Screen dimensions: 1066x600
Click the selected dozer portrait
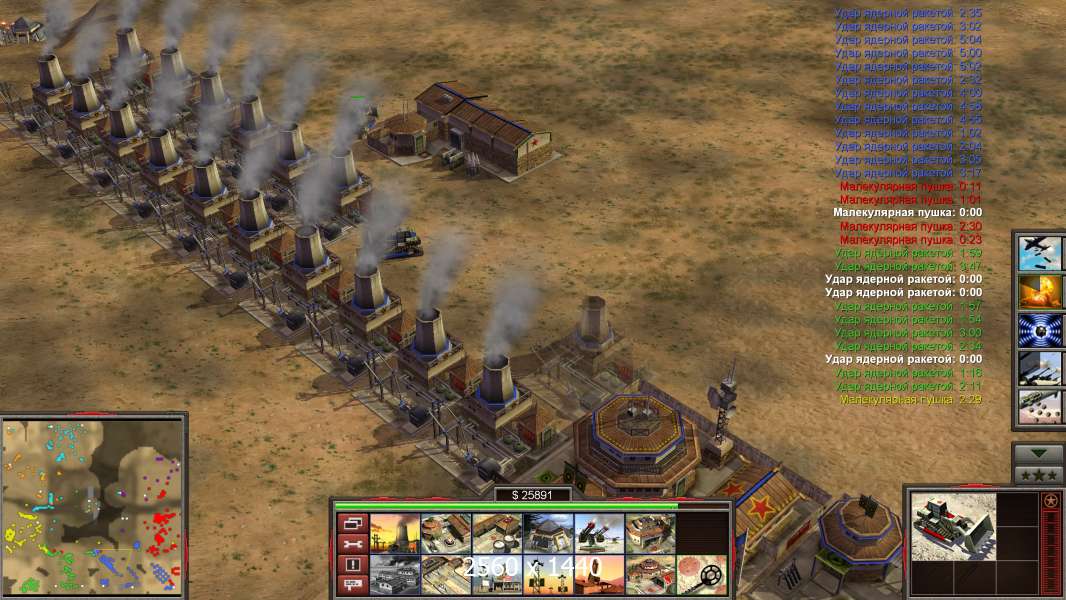[953, 525]
